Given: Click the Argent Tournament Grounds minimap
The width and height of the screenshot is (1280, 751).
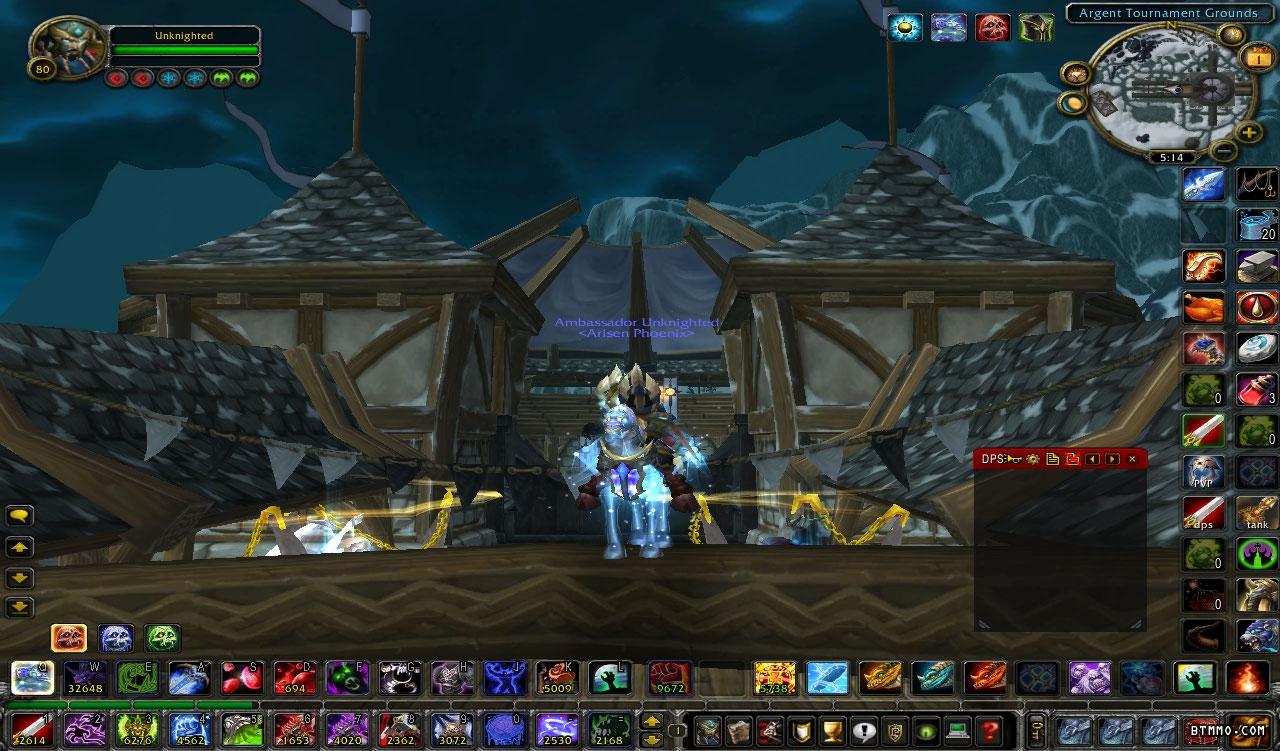Looking at the screenshot, I should [1170, 92].
